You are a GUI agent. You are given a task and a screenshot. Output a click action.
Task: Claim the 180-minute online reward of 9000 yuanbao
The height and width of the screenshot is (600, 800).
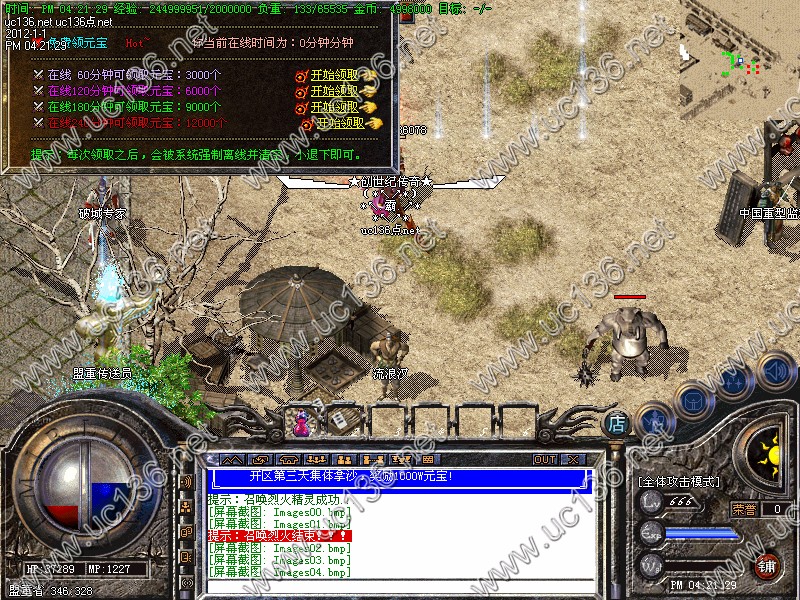[x=334, y=107]
